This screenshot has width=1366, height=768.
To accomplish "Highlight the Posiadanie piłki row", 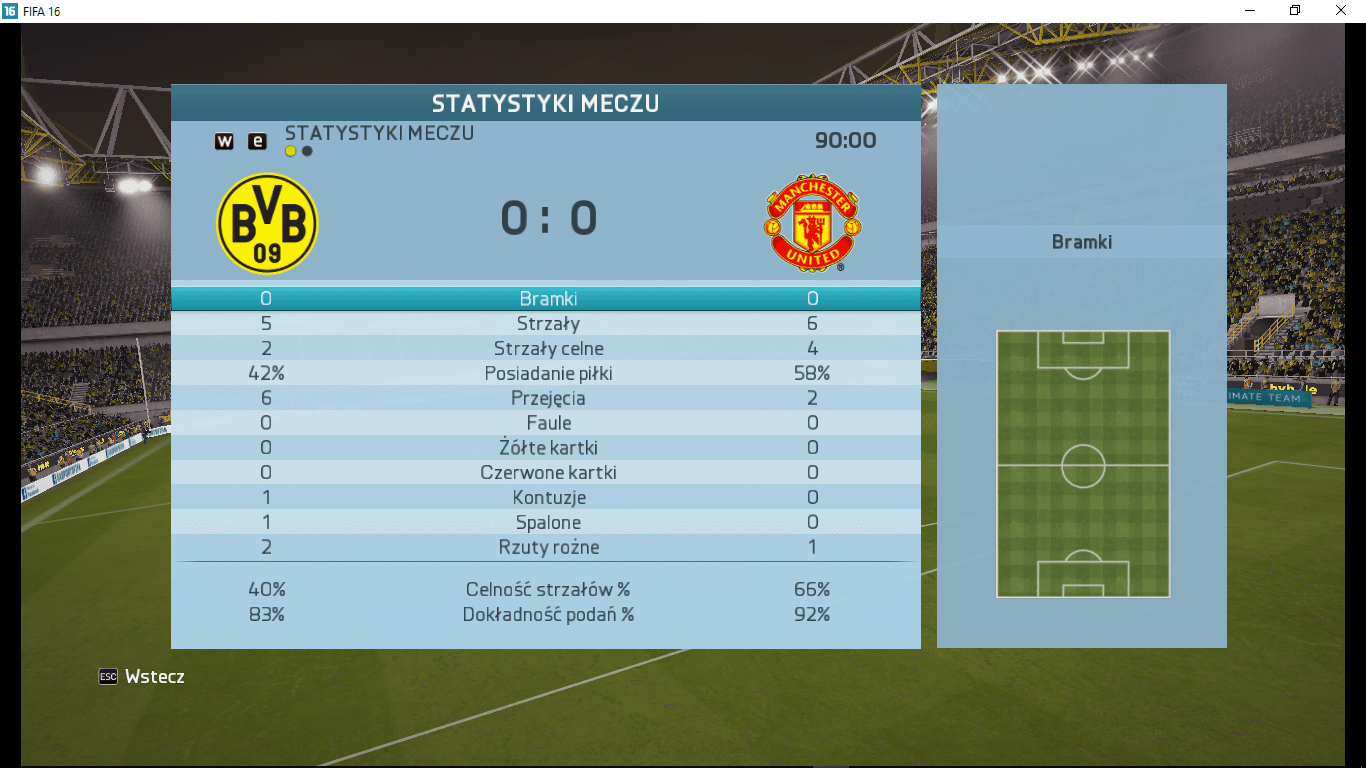I will tap(547, 374).
